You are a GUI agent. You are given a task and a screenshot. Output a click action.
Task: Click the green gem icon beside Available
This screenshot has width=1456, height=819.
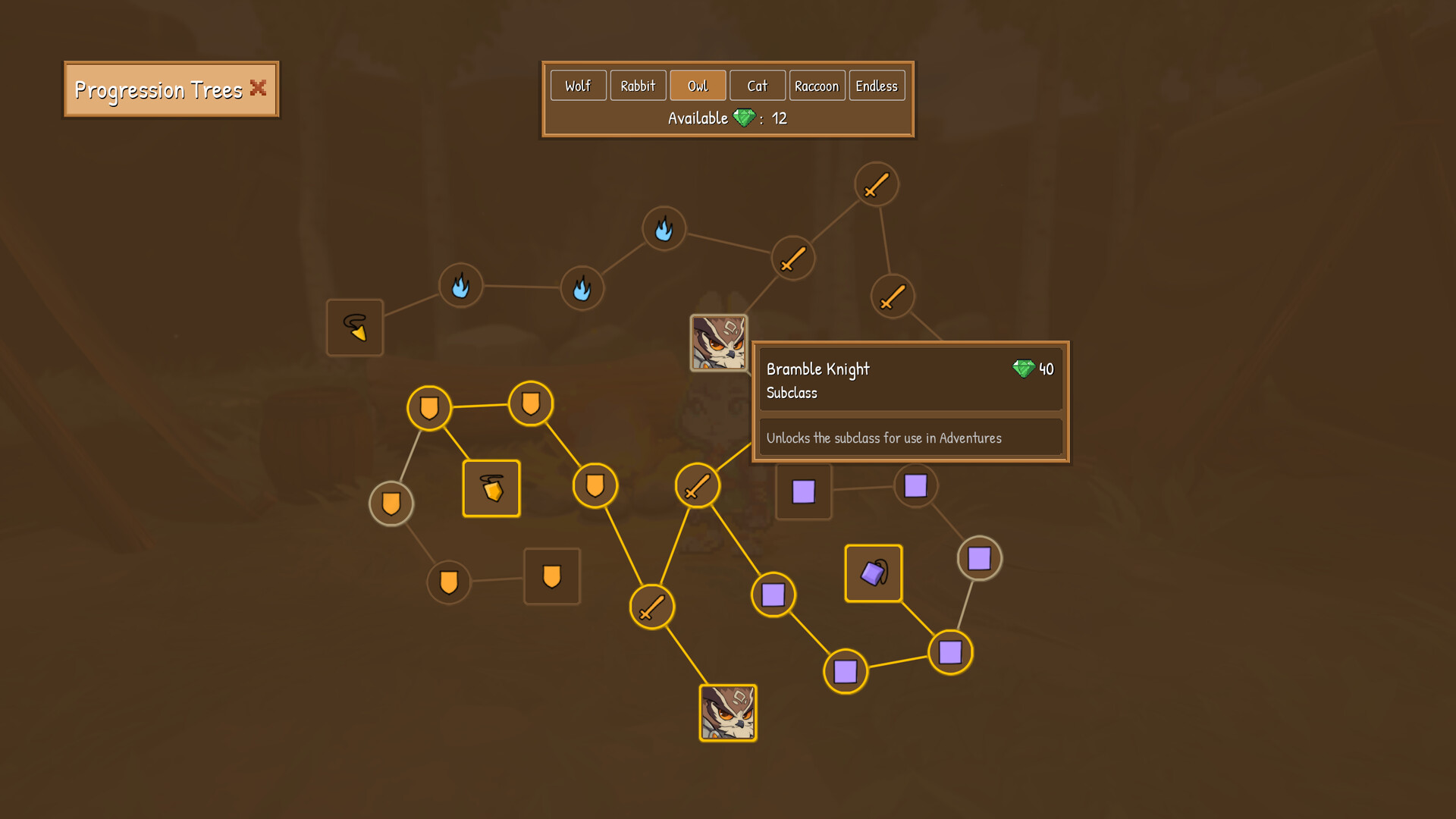[x=745, y=118]
